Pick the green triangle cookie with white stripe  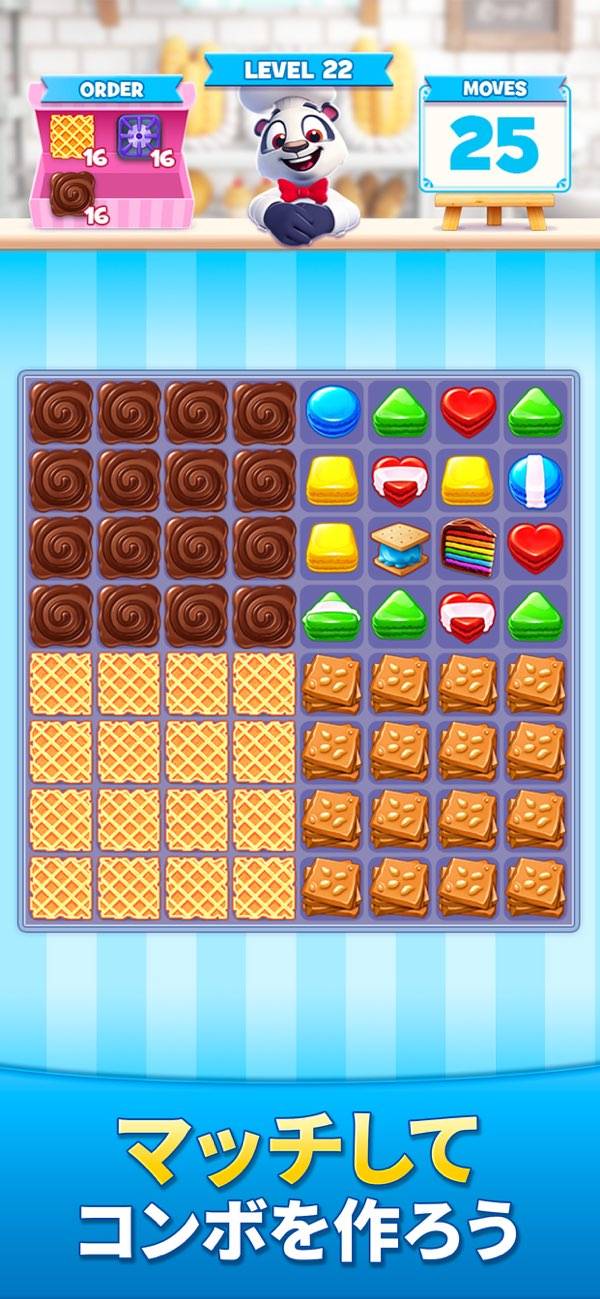point(333,614)
